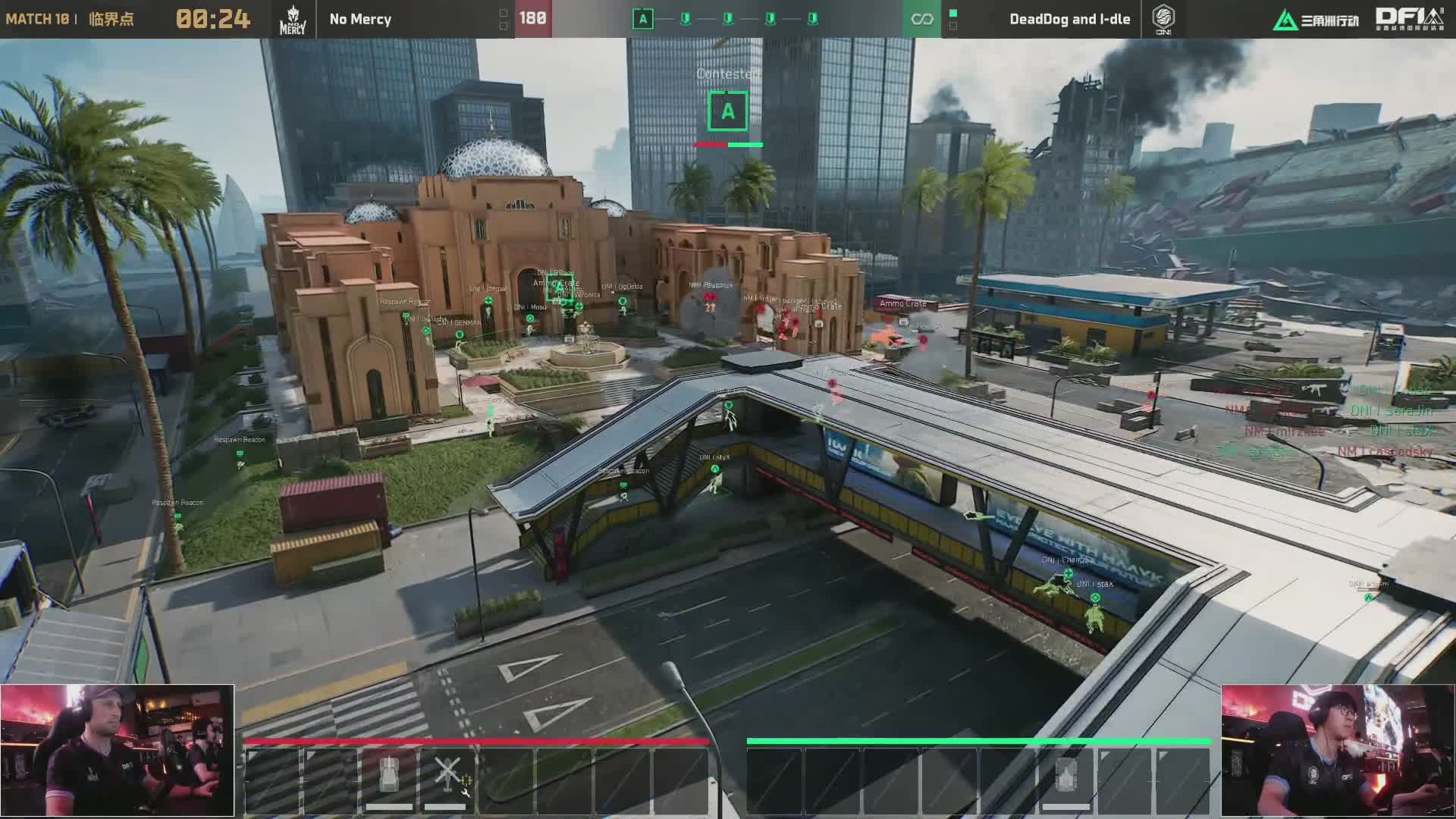Click the contested A objective marker
The image size is (1456, 819).
coord(728,111)
